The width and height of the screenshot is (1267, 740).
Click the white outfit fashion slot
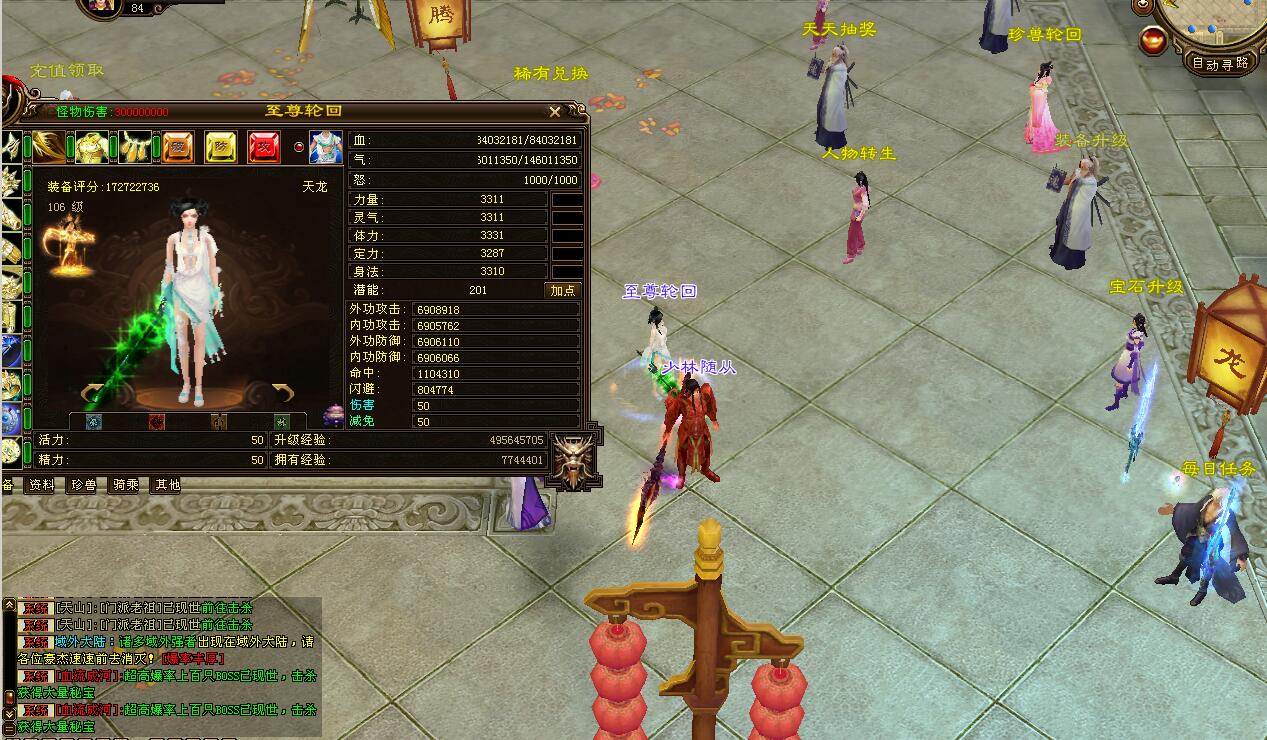pos(325,147)
